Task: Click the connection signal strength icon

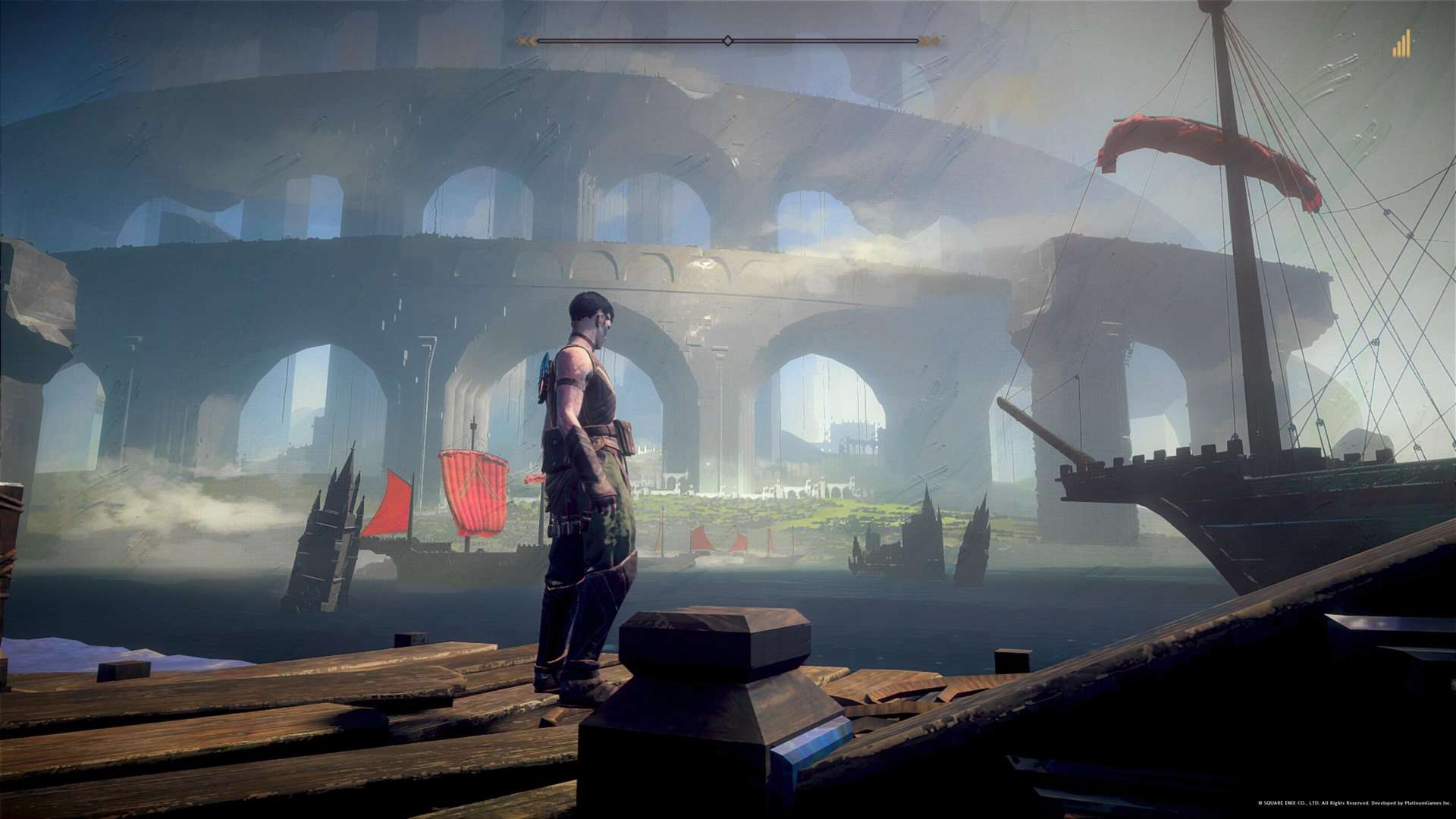Action: (x=1401, y=45)
